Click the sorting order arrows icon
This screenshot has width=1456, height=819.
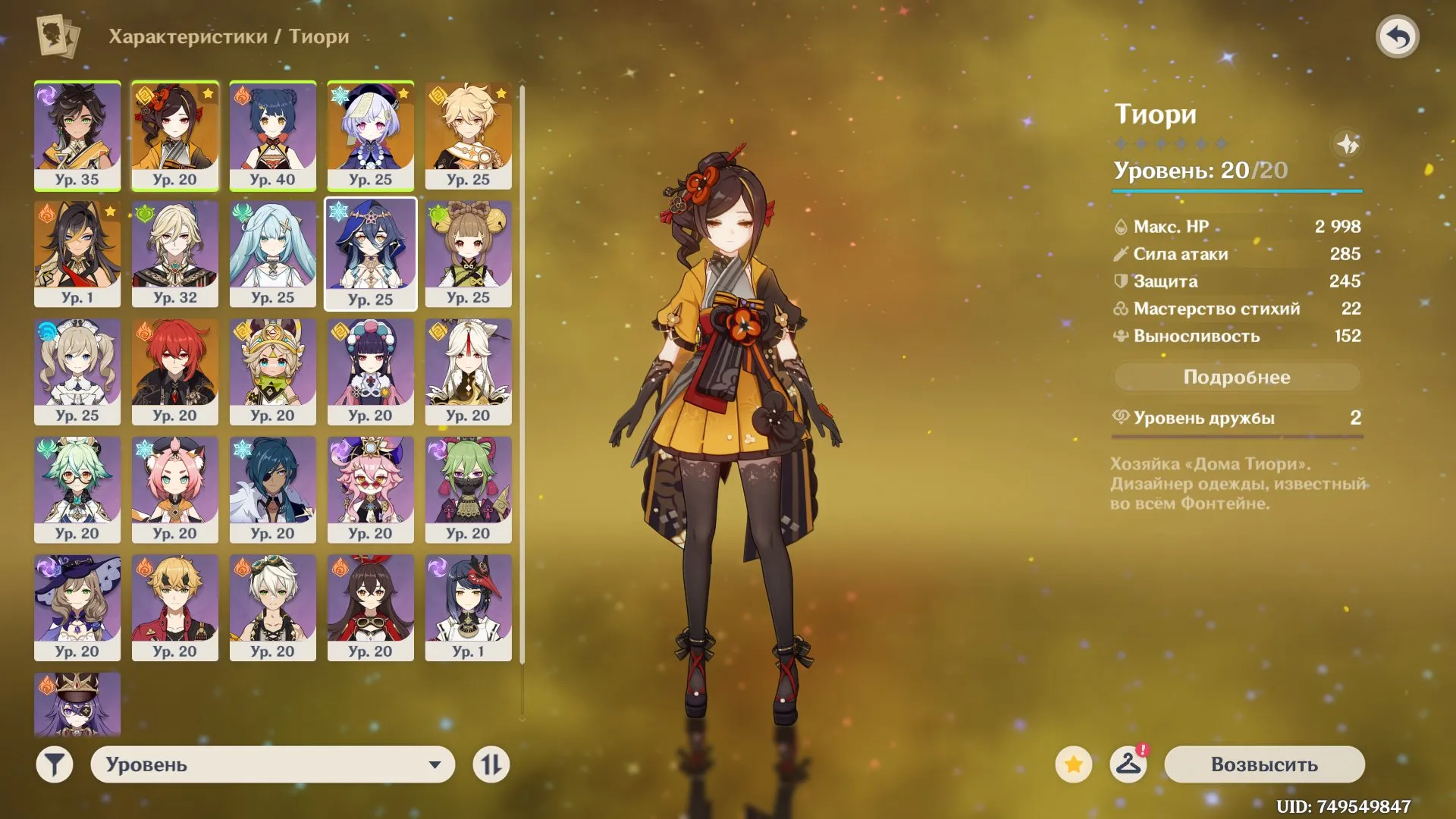tap(491, 764)
